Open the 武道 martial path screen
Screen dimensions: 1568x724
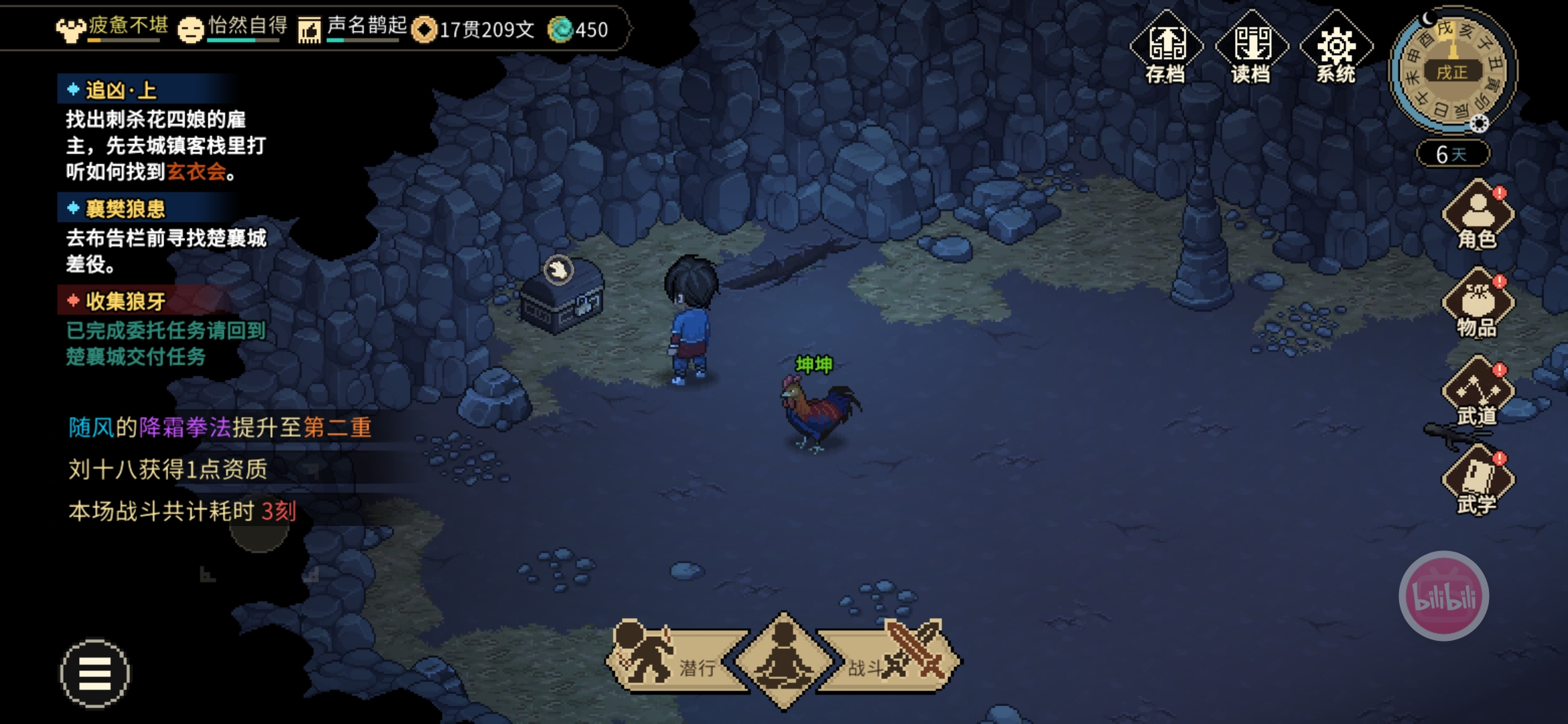1478,394
